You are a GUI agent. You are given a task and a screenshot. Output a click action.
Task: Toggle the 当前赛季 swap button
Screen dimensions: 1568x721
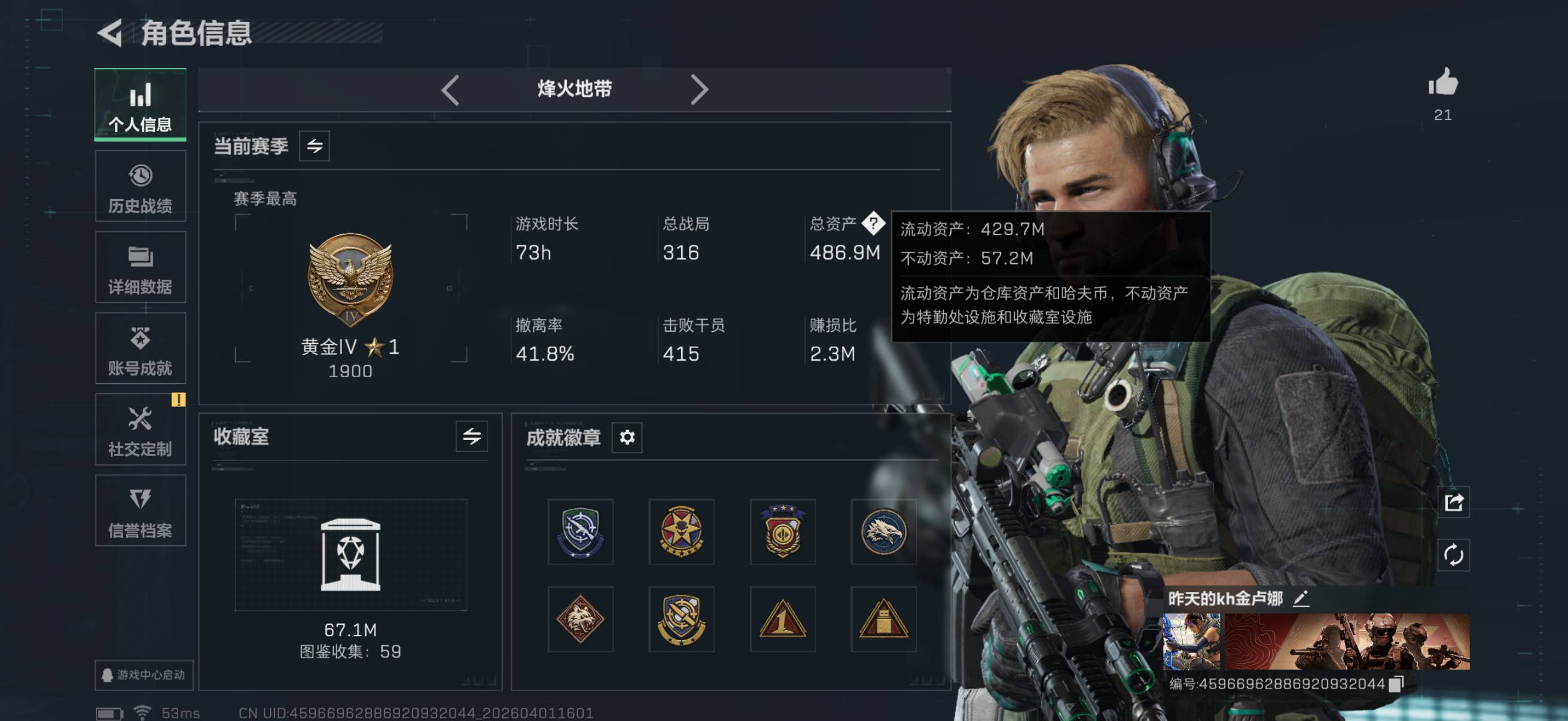coord(314,146)
